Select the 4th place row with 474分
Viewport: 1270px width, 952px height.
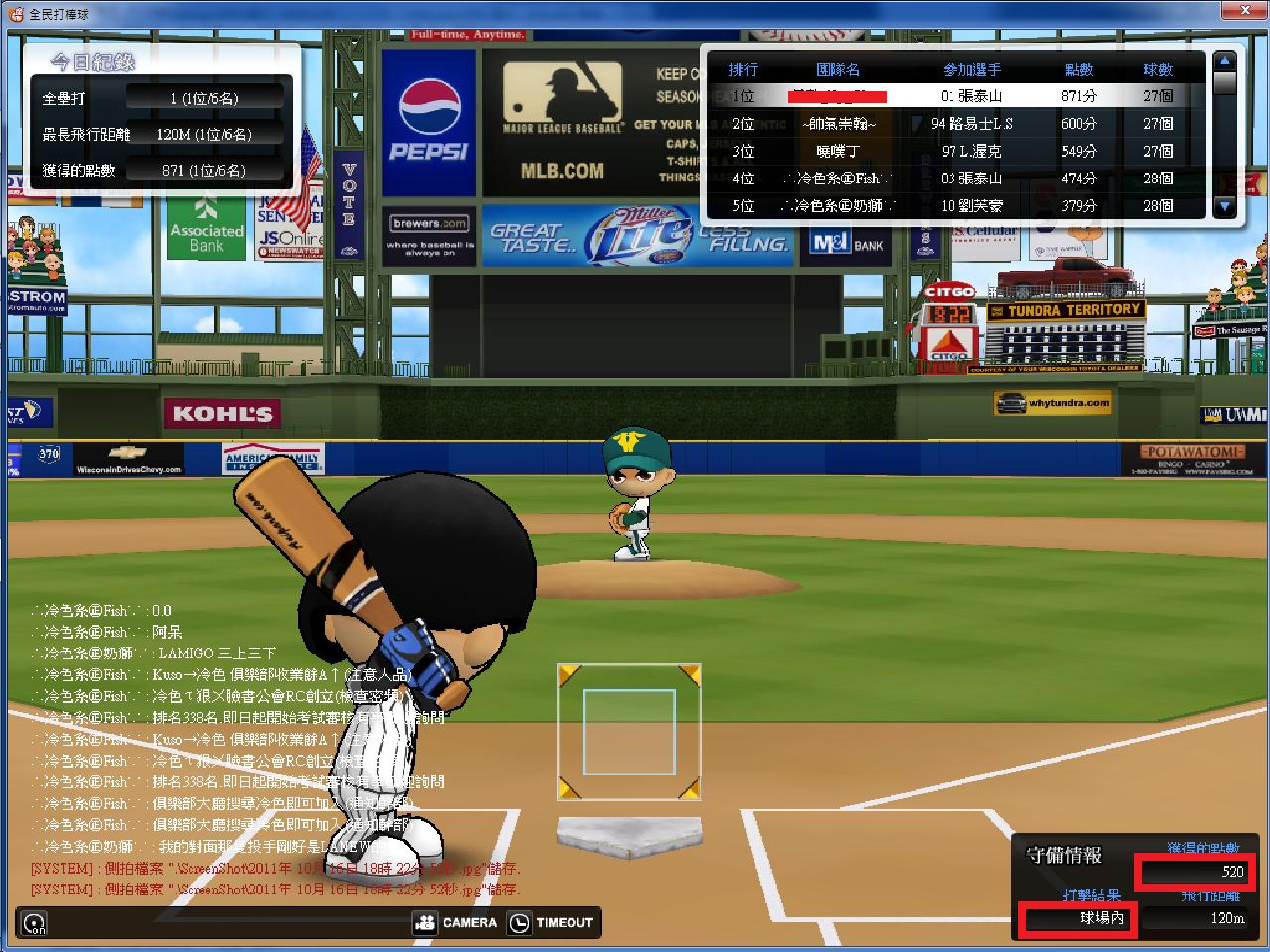[x=952, y=178]
